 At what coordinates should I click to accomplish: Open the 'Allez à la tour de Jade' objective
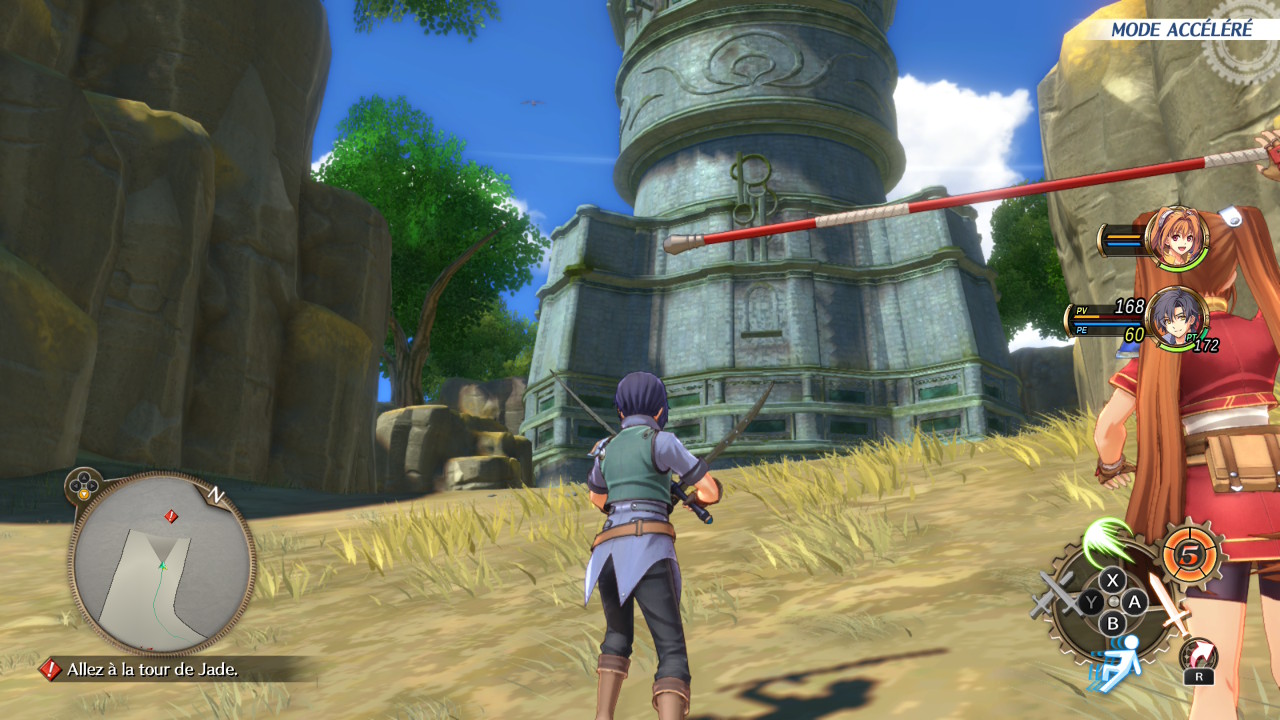tap(152, 669)
